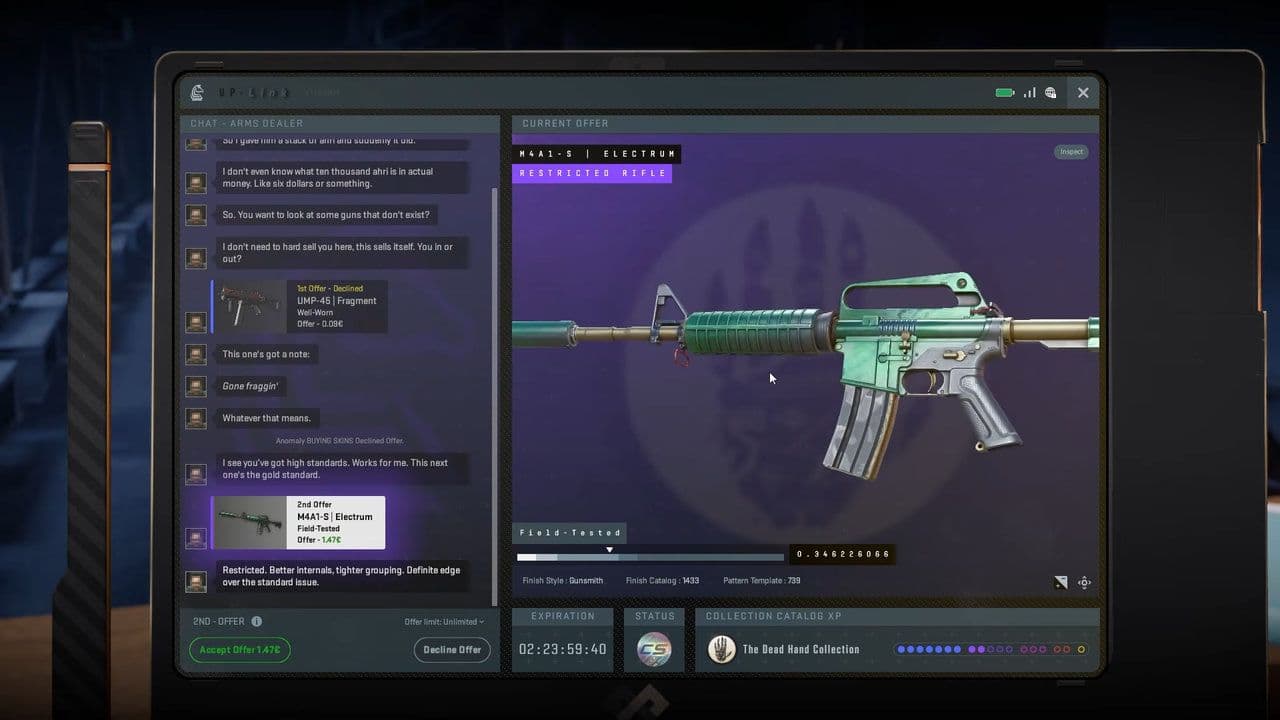The image size is (1280, 720).
Task: Accept the 1.47€ offer
Action: 239,650
